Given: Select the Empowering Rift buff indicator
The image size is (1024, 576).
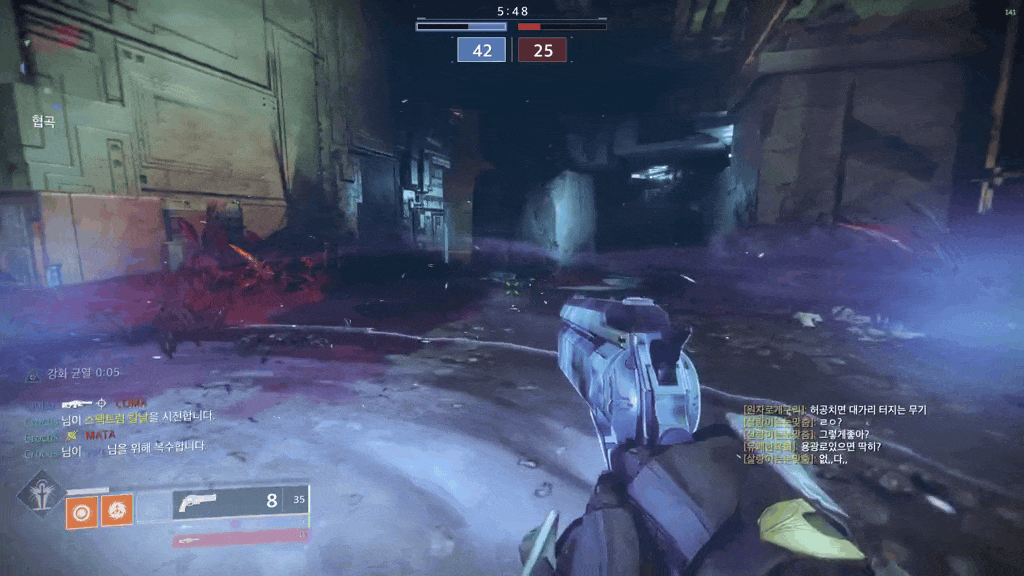Looking at the screenshot, I should [x=74, y=373].
